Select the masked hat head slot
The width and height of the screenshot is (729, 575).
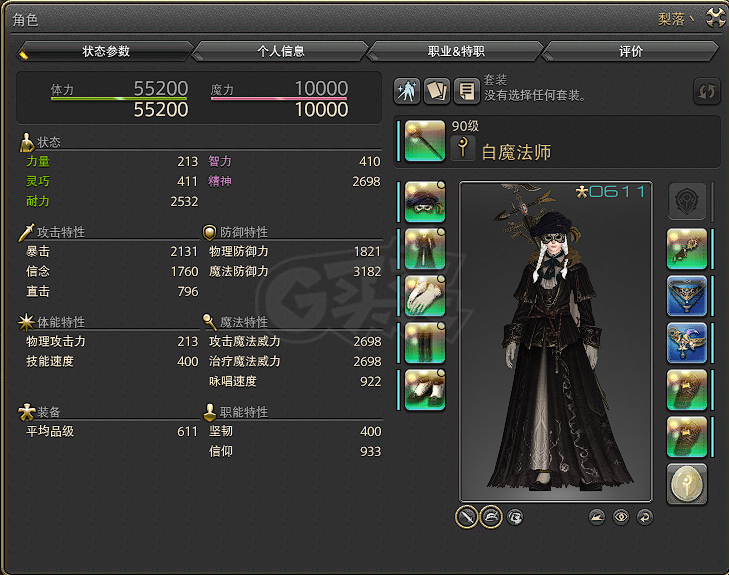(424, 202)
